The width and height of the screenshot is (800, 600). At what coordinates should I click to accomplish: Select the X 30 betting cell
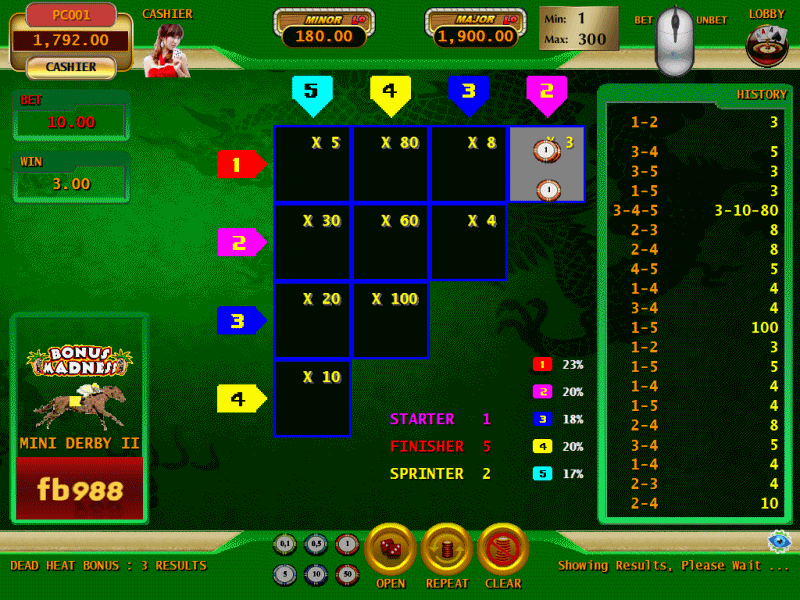[312, 242]
